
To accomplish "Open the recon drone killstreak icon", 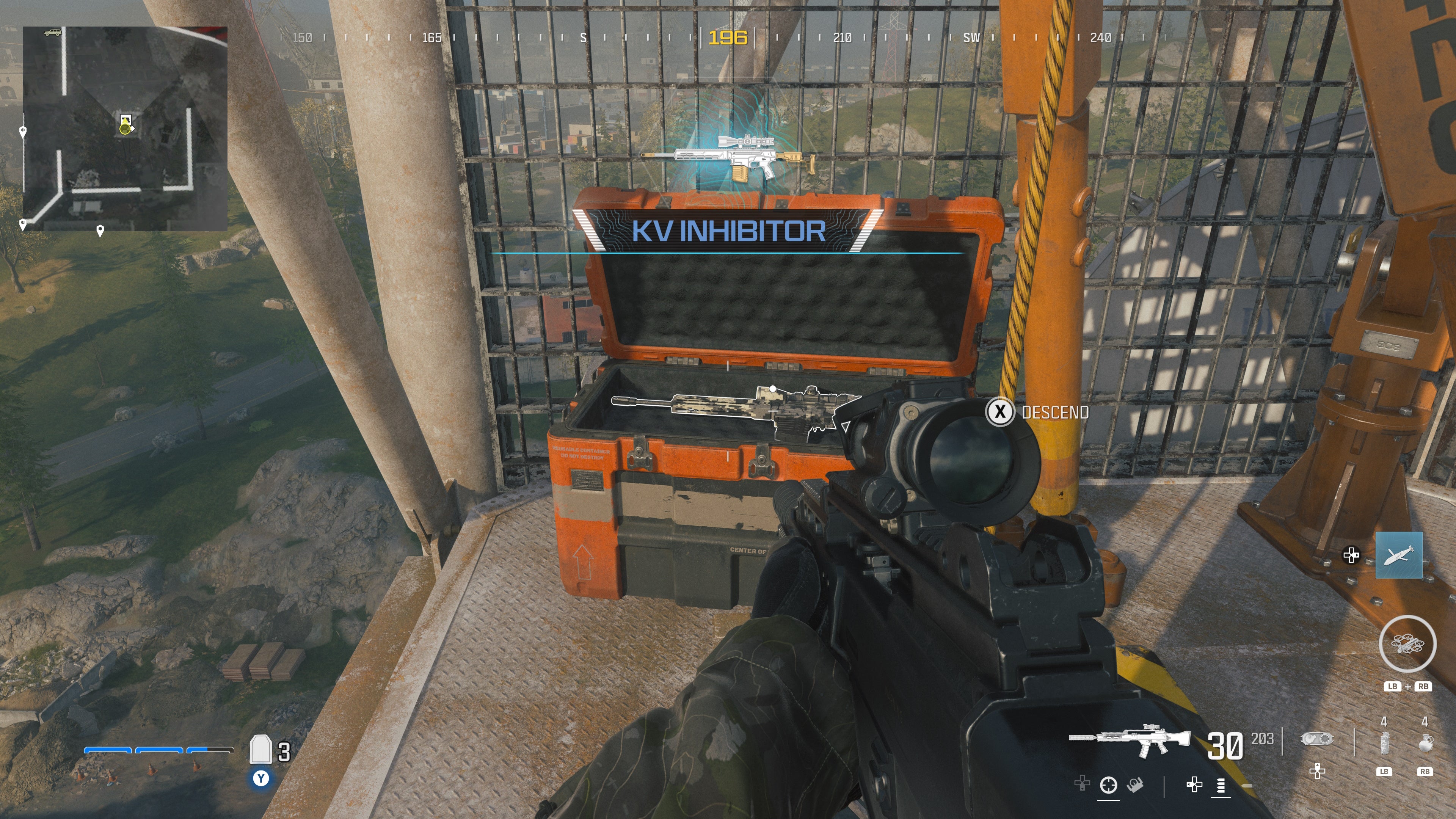I will click(x=1408, y=643).
